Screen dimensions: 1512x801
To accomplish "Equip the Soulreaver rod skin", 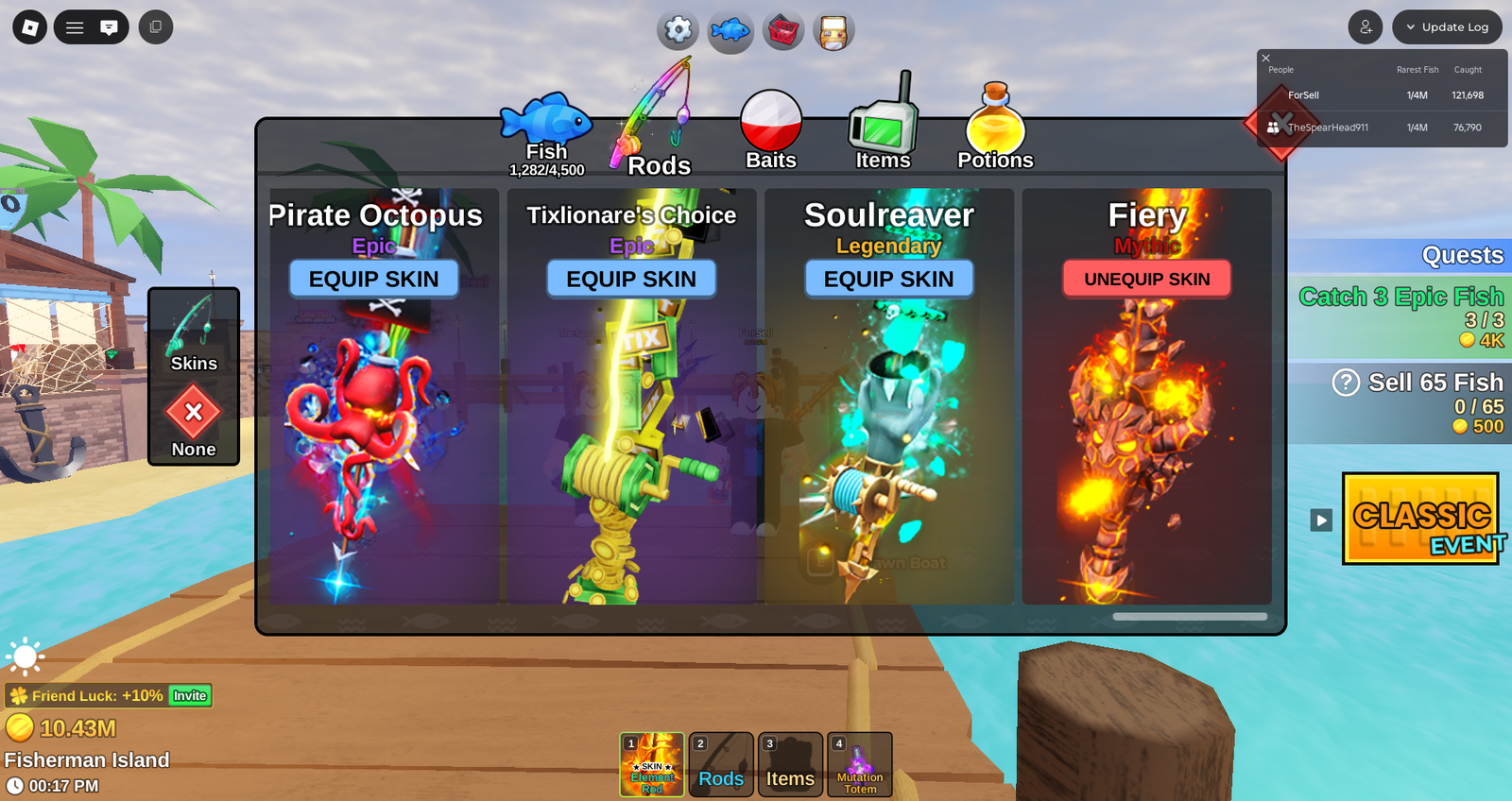I will (x=888, y=279).
